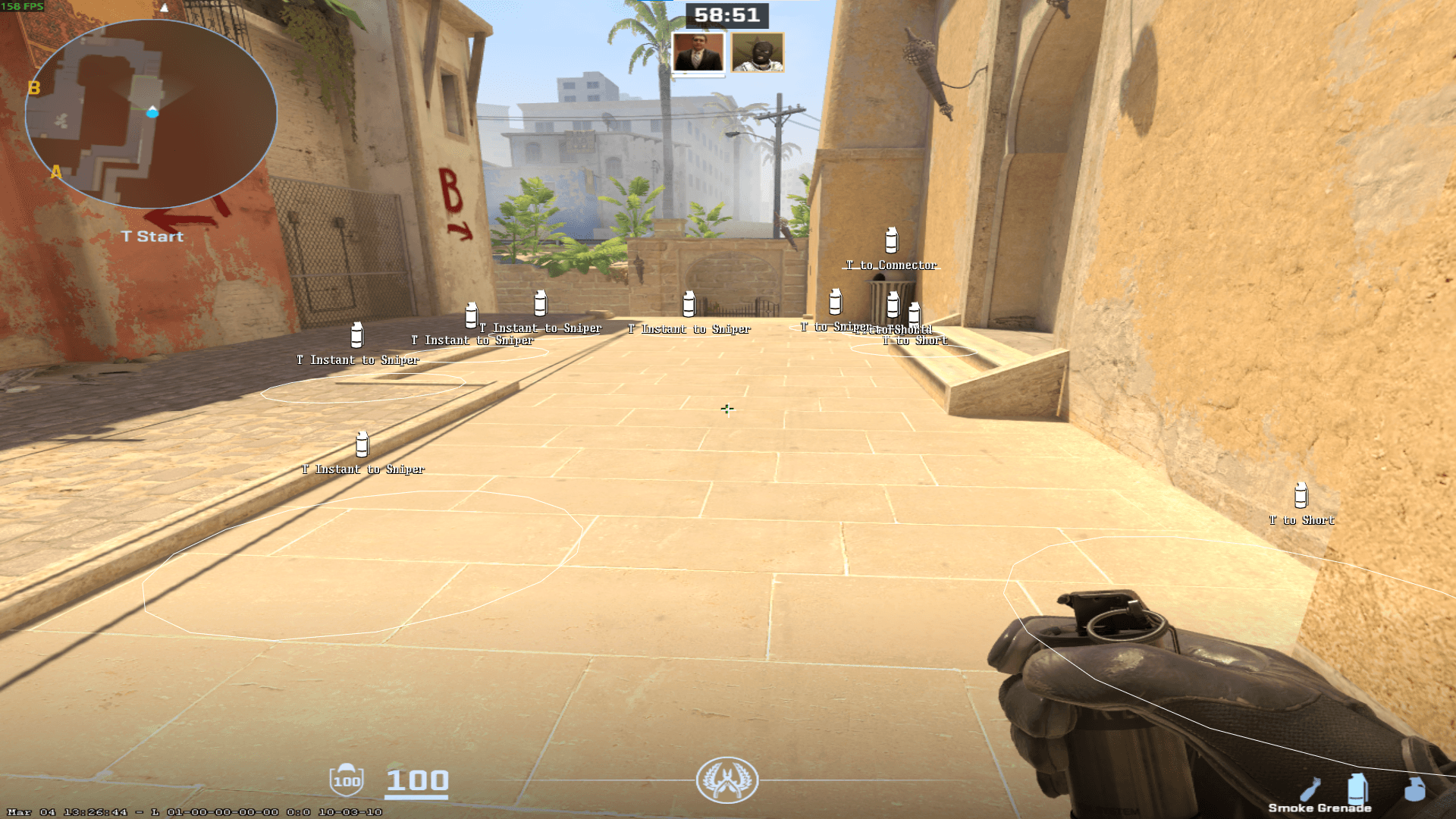Click the '158 FPS' counter display
Screen dimensions: 1456x819
point(20,7)
